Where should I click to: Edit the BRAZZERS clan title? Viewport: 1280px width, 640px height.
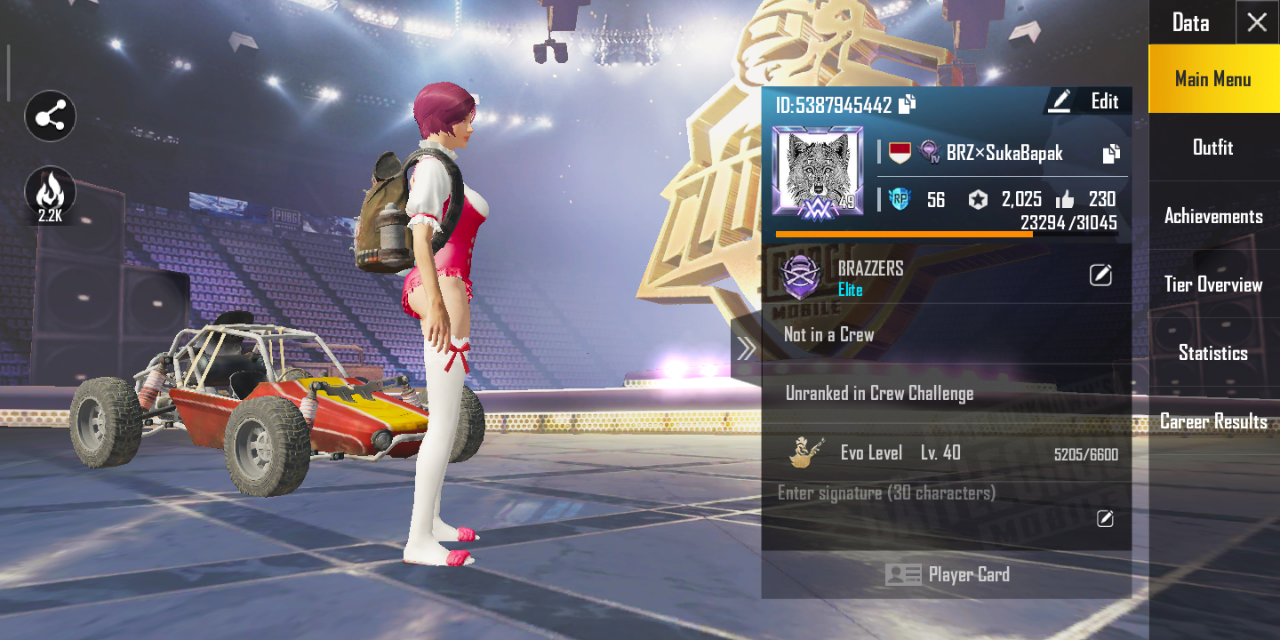1100,275
